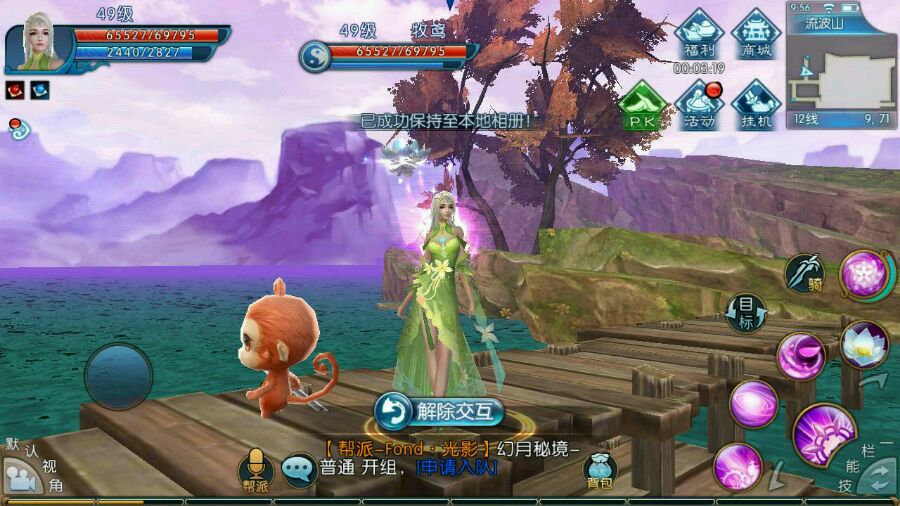
Task: Click the 申请入队 join team link
Action: [455, 467]
